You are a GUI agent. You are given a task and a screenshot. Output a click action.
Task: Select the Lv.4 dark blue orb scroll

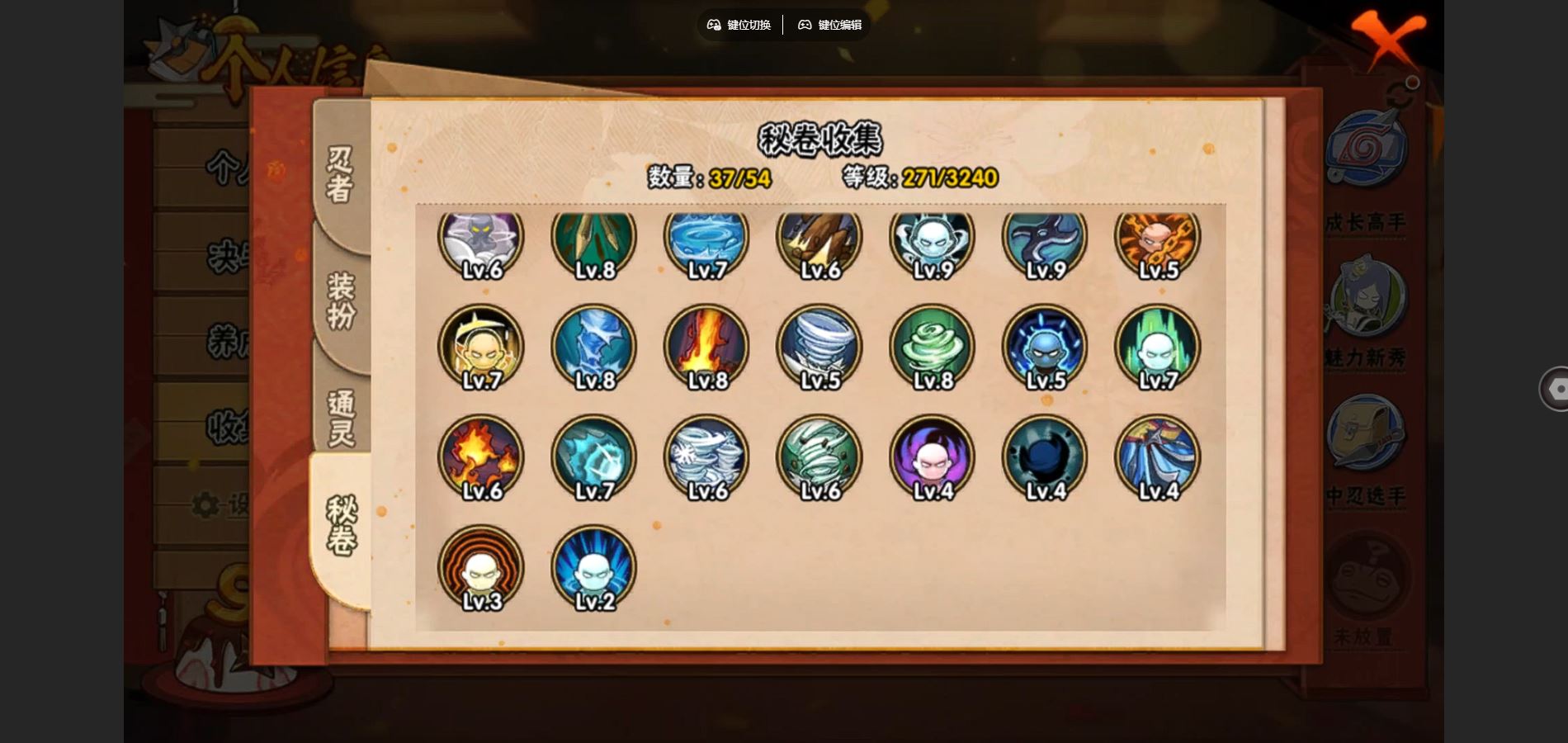tap(1045, 457)
